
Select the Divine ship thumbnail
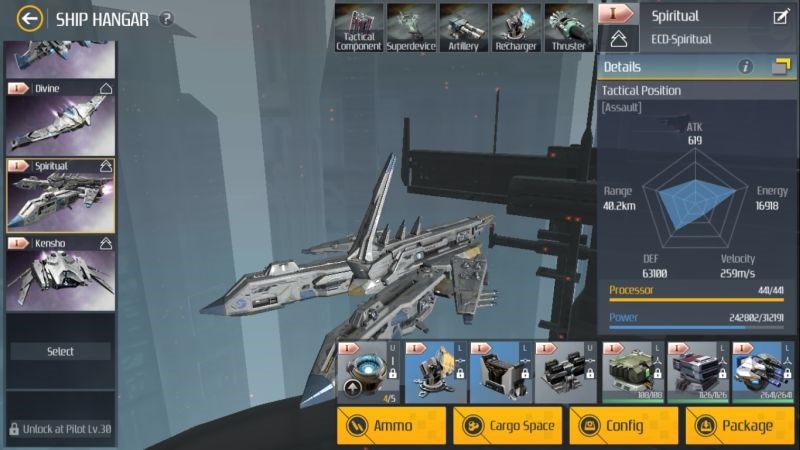[61, 116]
